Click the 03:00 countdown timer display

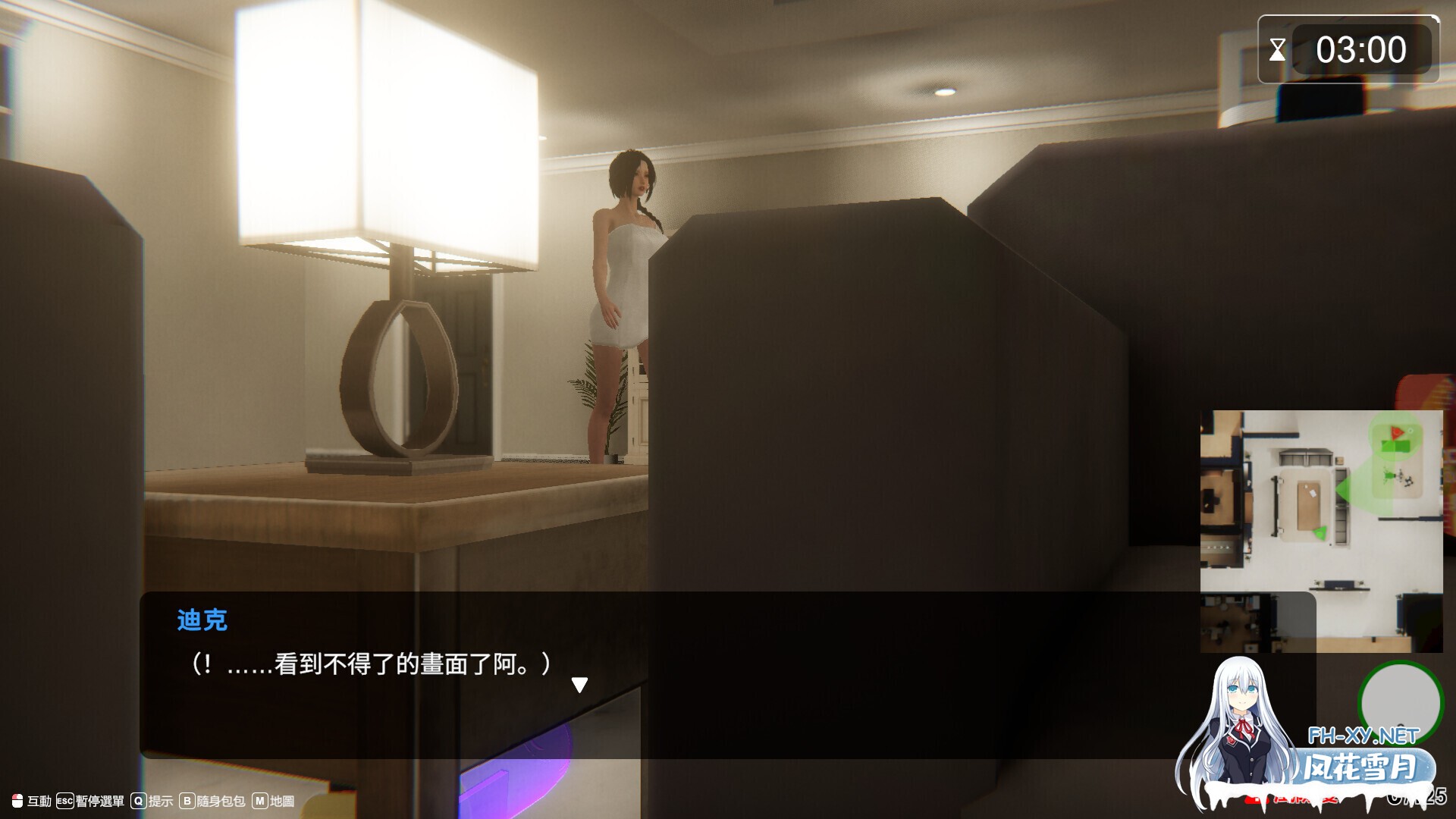(1363, 49)
